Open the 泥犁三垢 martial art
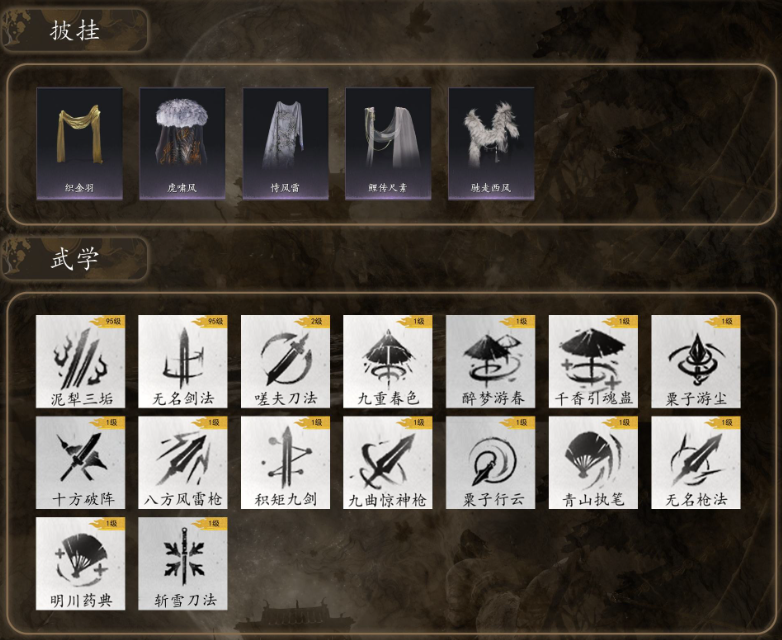 81,362
